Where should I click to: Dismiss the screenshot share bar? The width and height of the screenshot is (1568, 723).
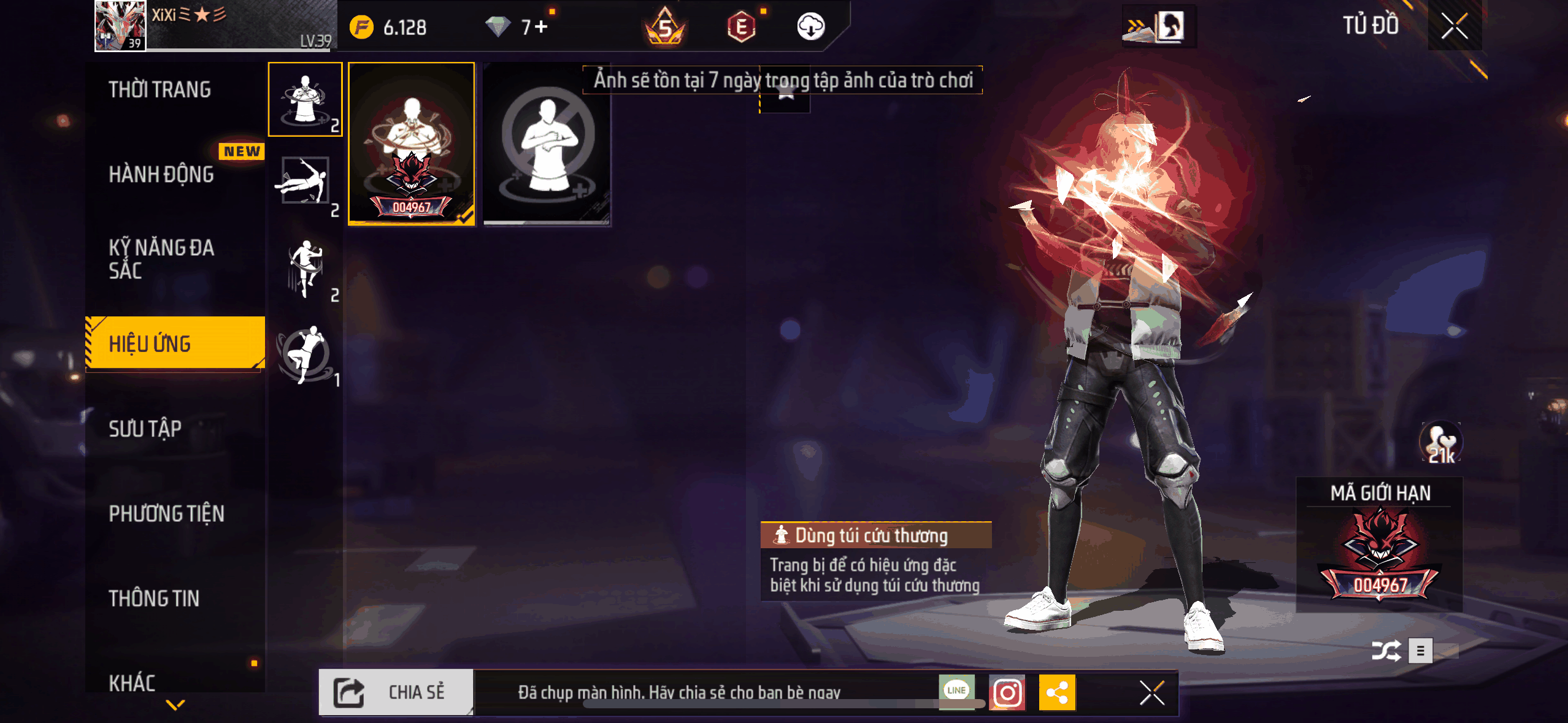click(x=1152, y=693)
